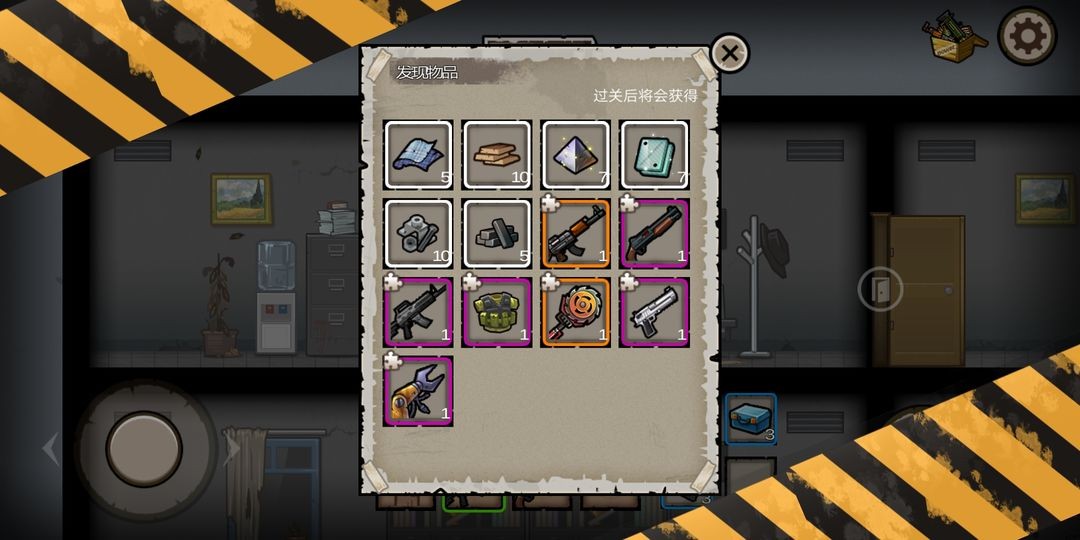1080x540 pixels.
Task: Pick the camo tactical vest slot
Action: point(497,312)
